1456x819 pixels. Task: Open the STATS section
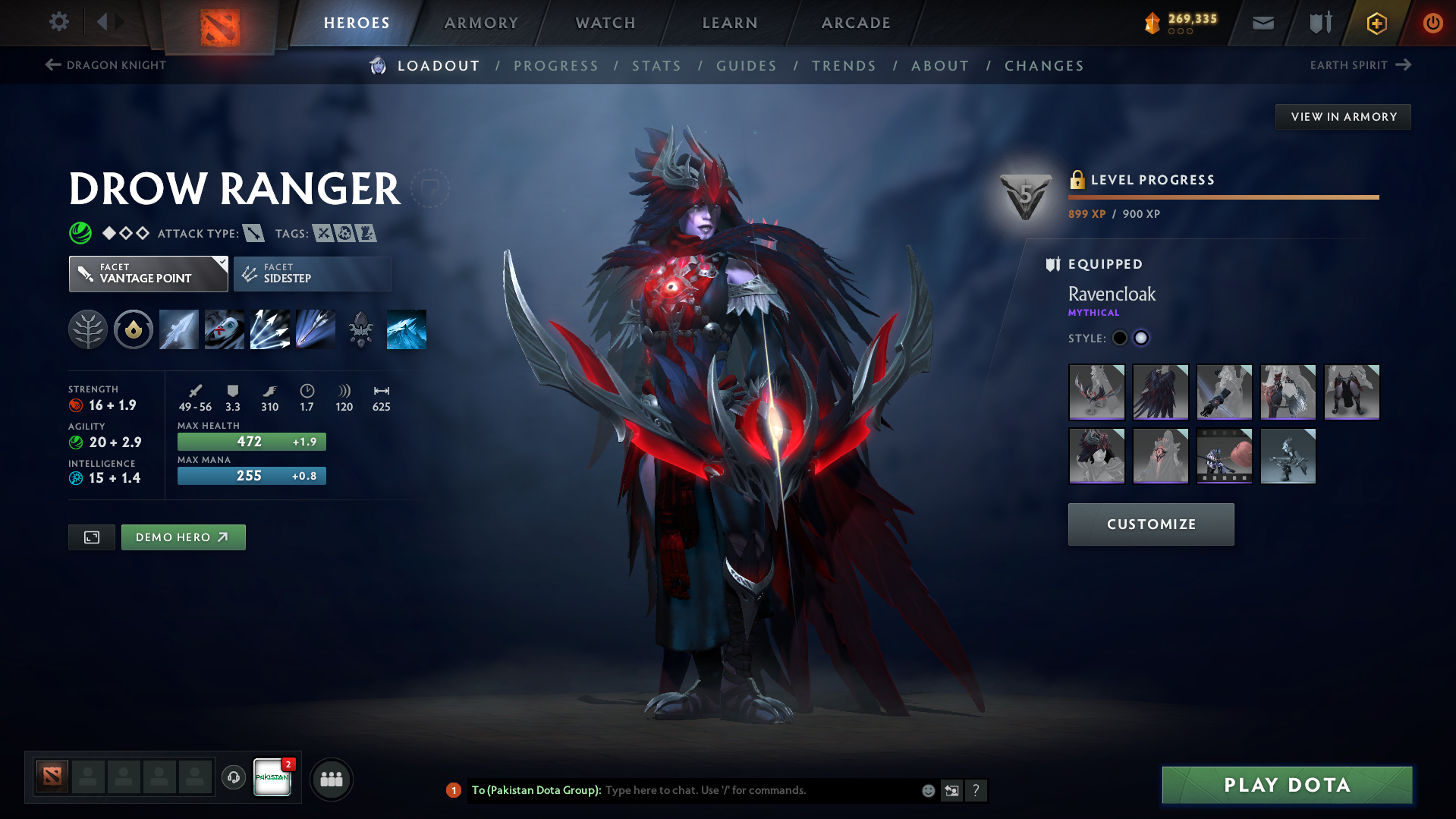656,66
